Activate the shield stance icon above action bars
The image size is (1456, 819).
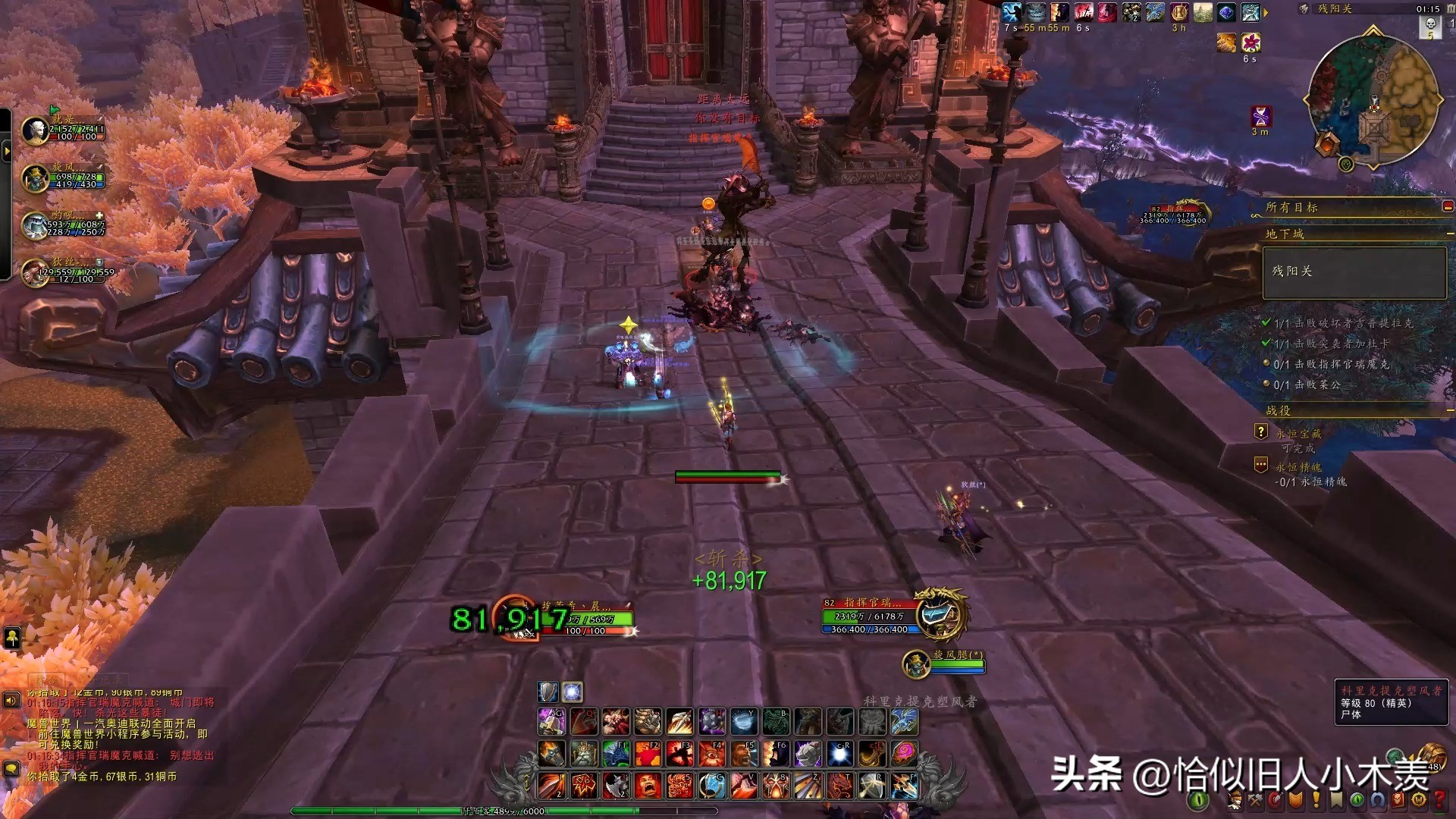(548, 692)
